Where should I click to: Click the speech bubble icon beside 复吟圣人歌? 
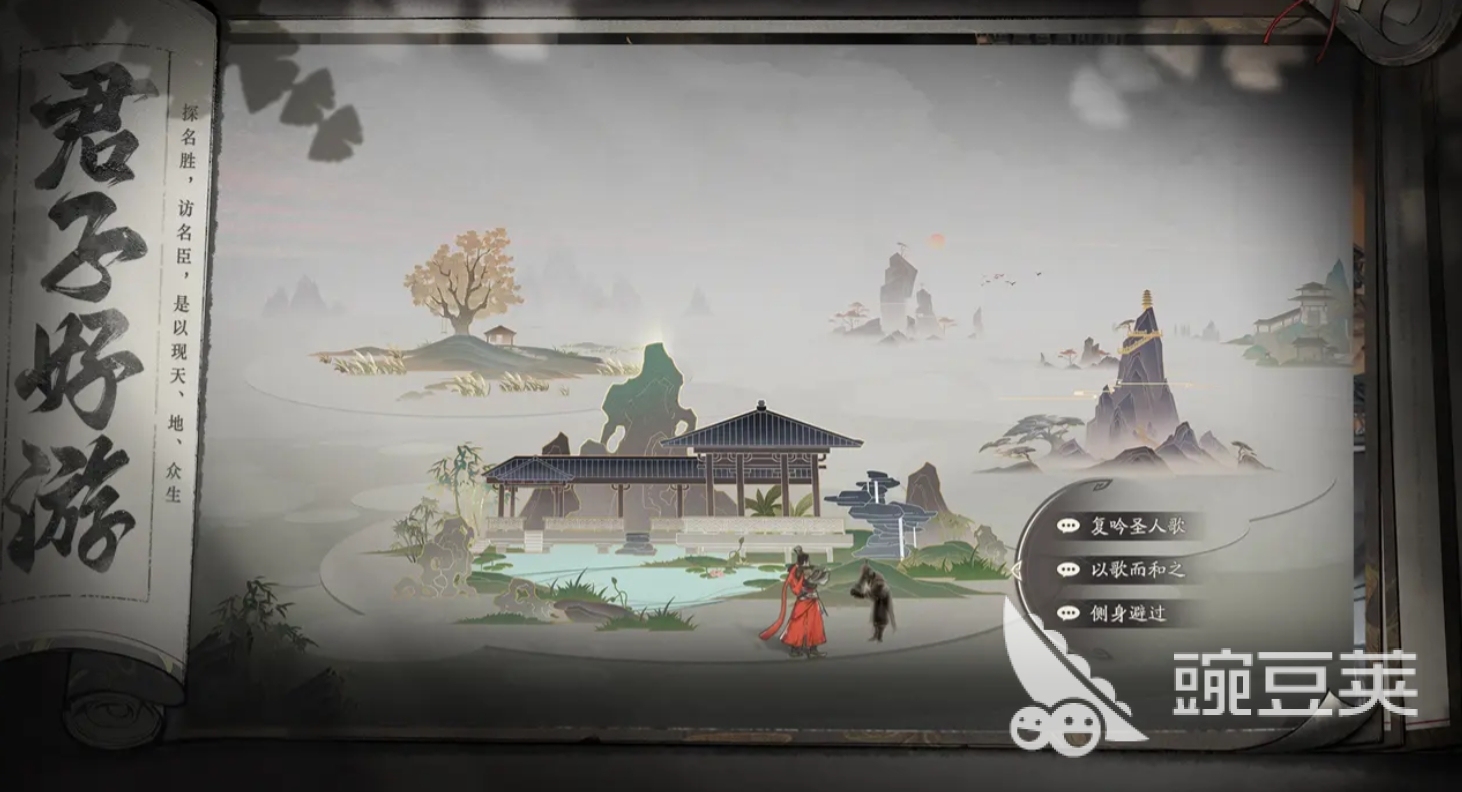(x=1068, y=526)
